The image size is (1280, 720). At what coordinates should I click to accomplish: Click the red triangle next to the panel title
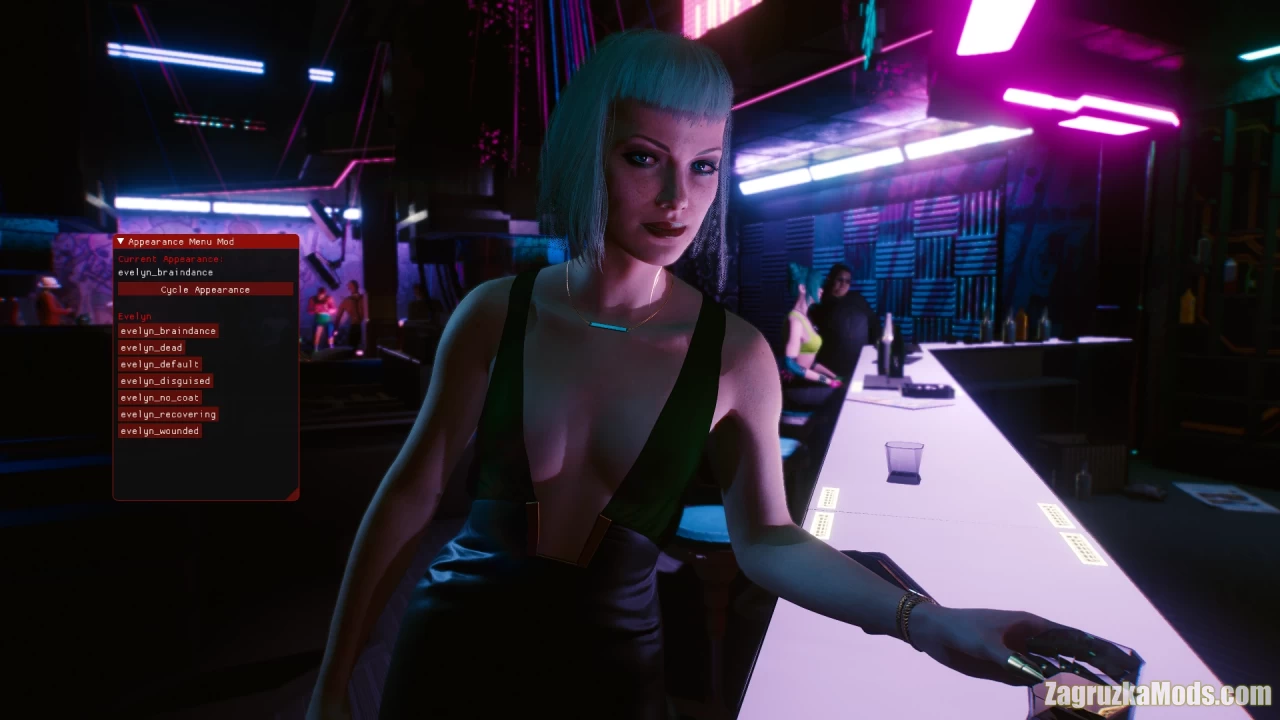point(120,241)
